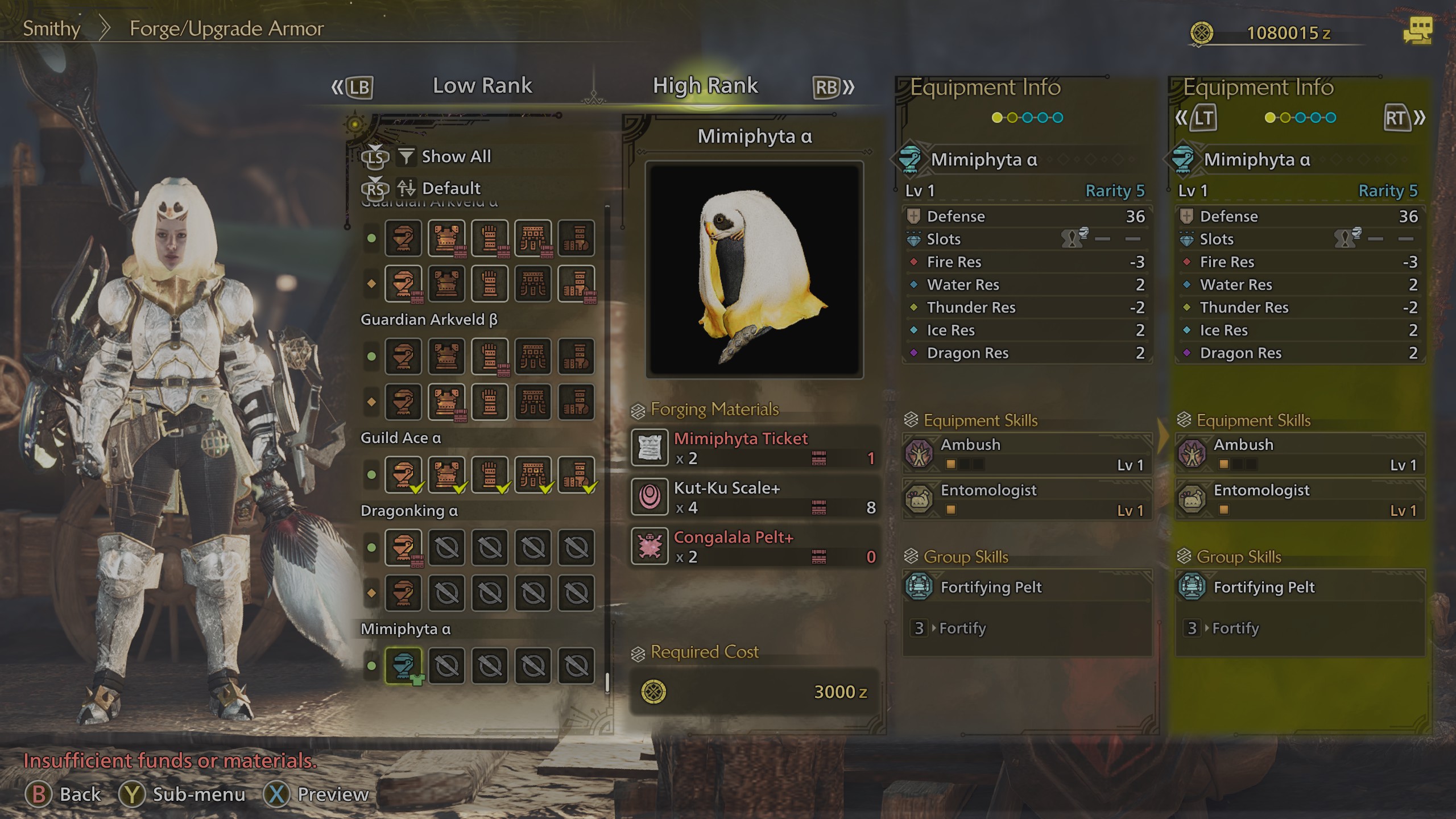Screen dimensions: 1456x819
Task: Select the Mimiphyta α helm slot
Action: point(403,665)
